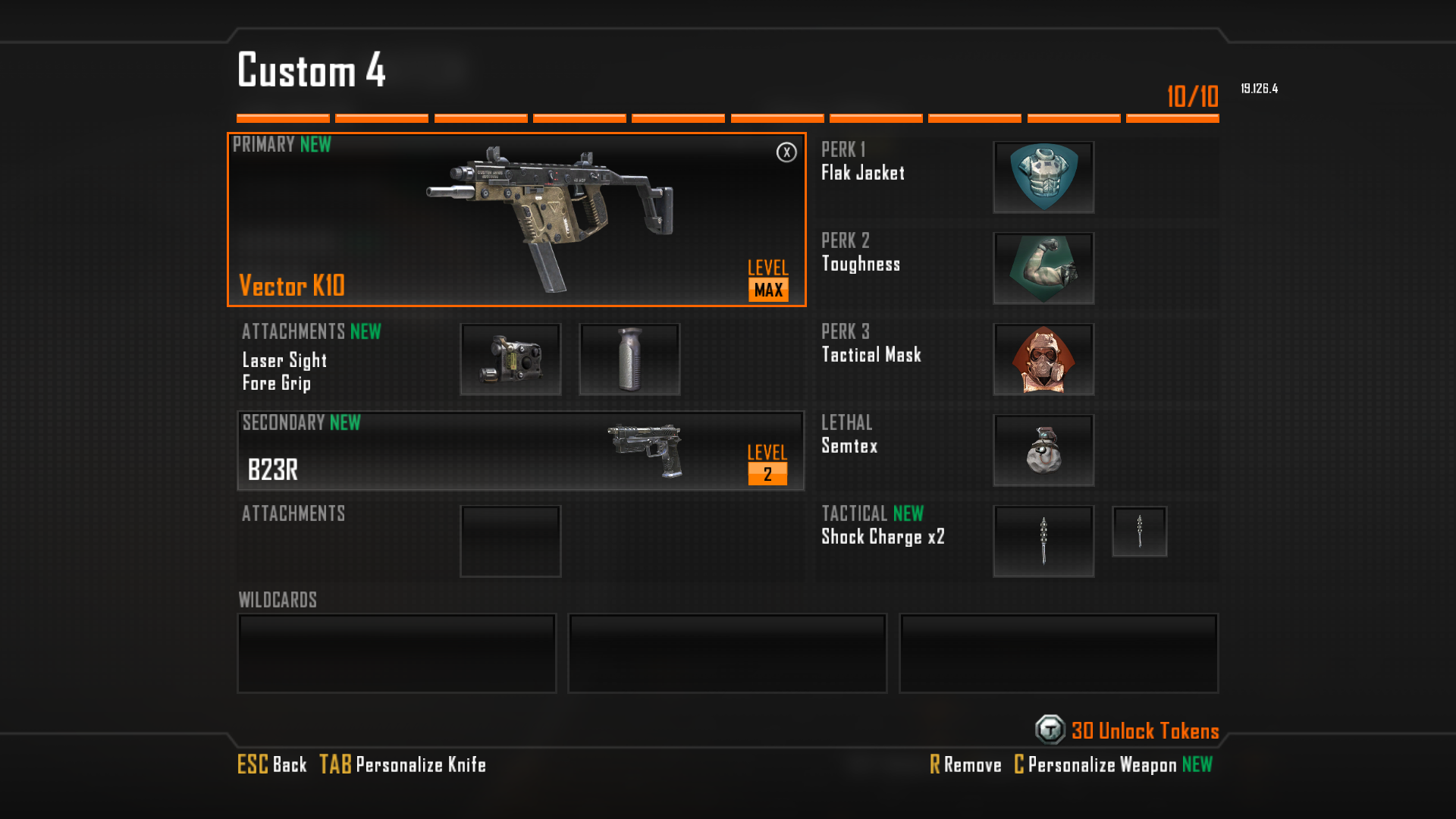Switch to the last custom class tab
Viewport: 1456px width, 819px height.
pyautogui.click(x=1172, y=117)
